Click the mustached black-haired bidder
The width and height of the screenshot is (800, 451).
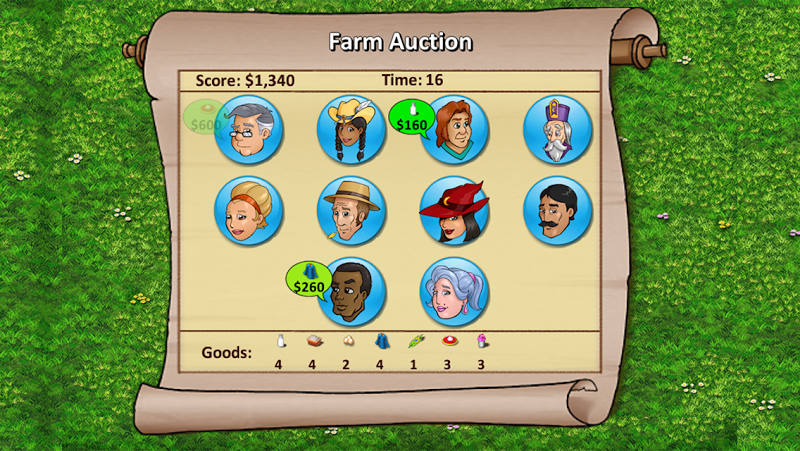tap(557, 211)
